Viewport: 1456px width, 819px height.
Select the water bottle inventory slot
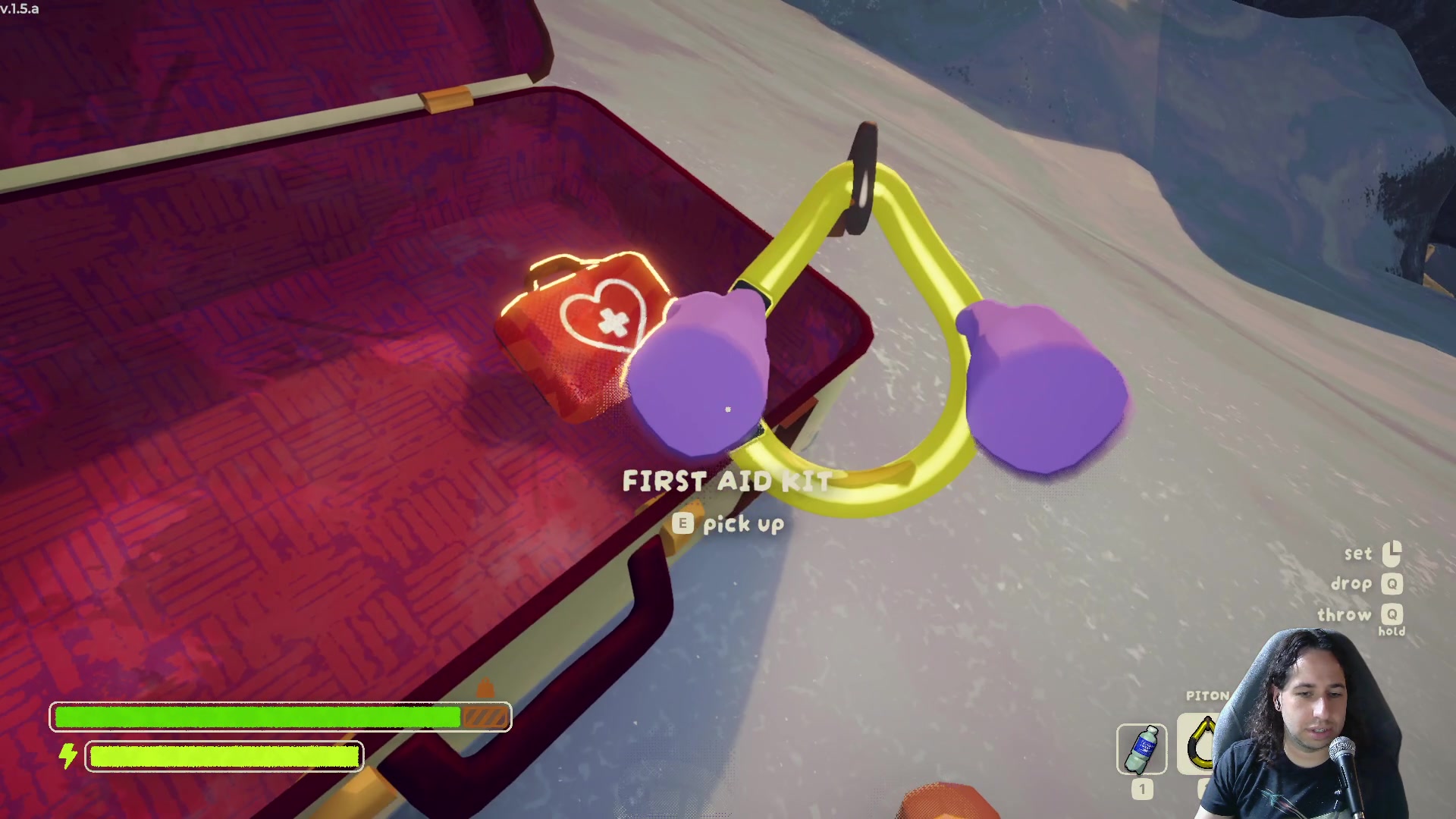(x=1141, y=748)
